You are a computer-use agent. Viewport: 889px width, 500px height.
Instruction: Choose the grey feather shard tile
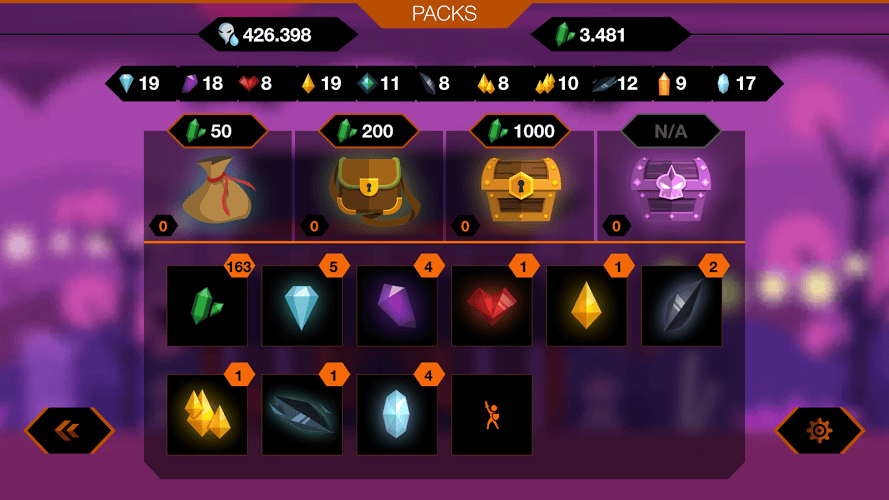[682, 306]
